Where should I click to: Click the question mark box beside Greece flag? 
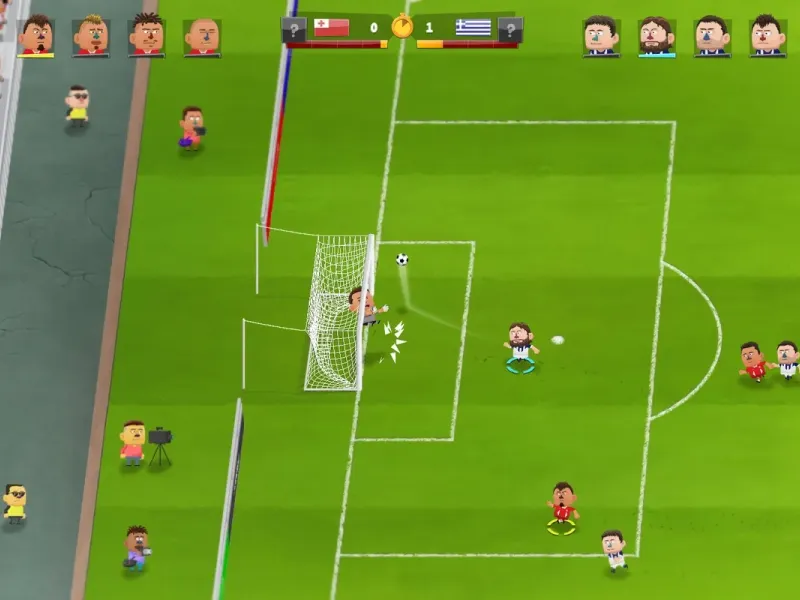coord(510,29)
